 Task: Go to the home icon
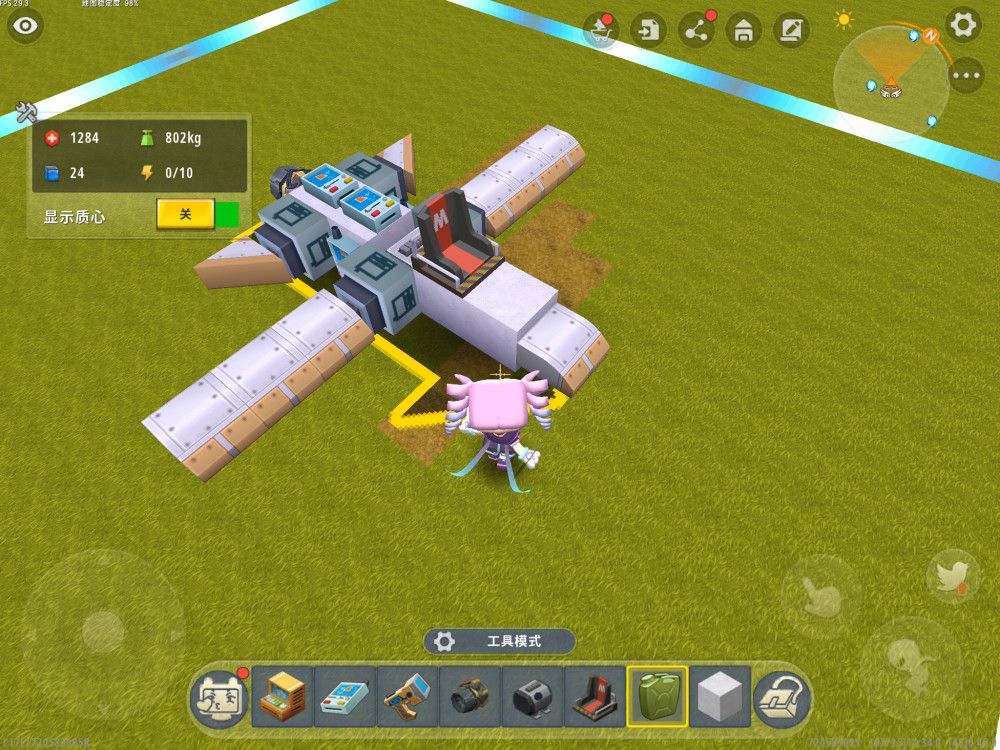point(743,30)
